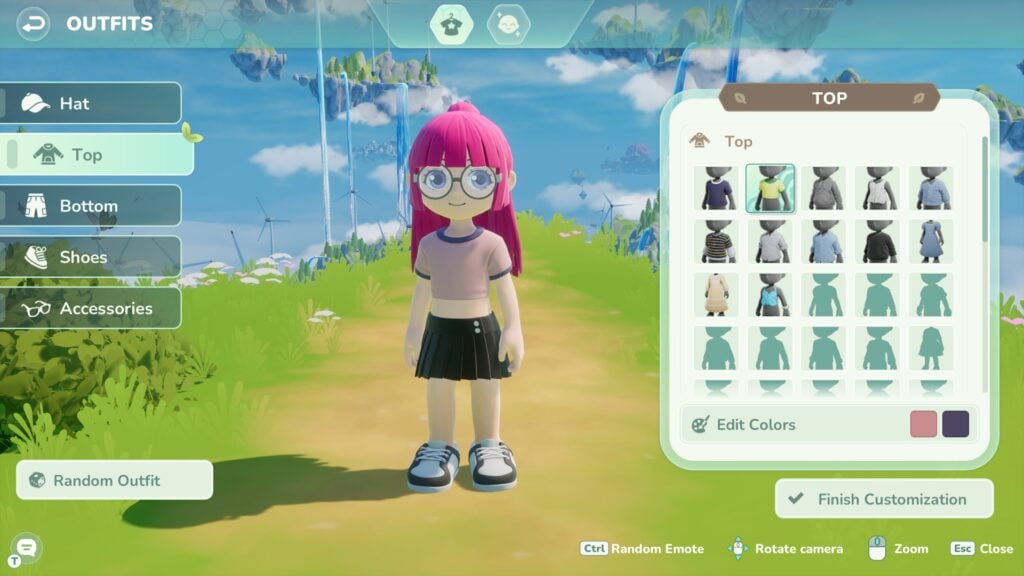Select the navy blue t-shirt top
The width and height of the screenshot is (1024, 576).
coord(716,188)
